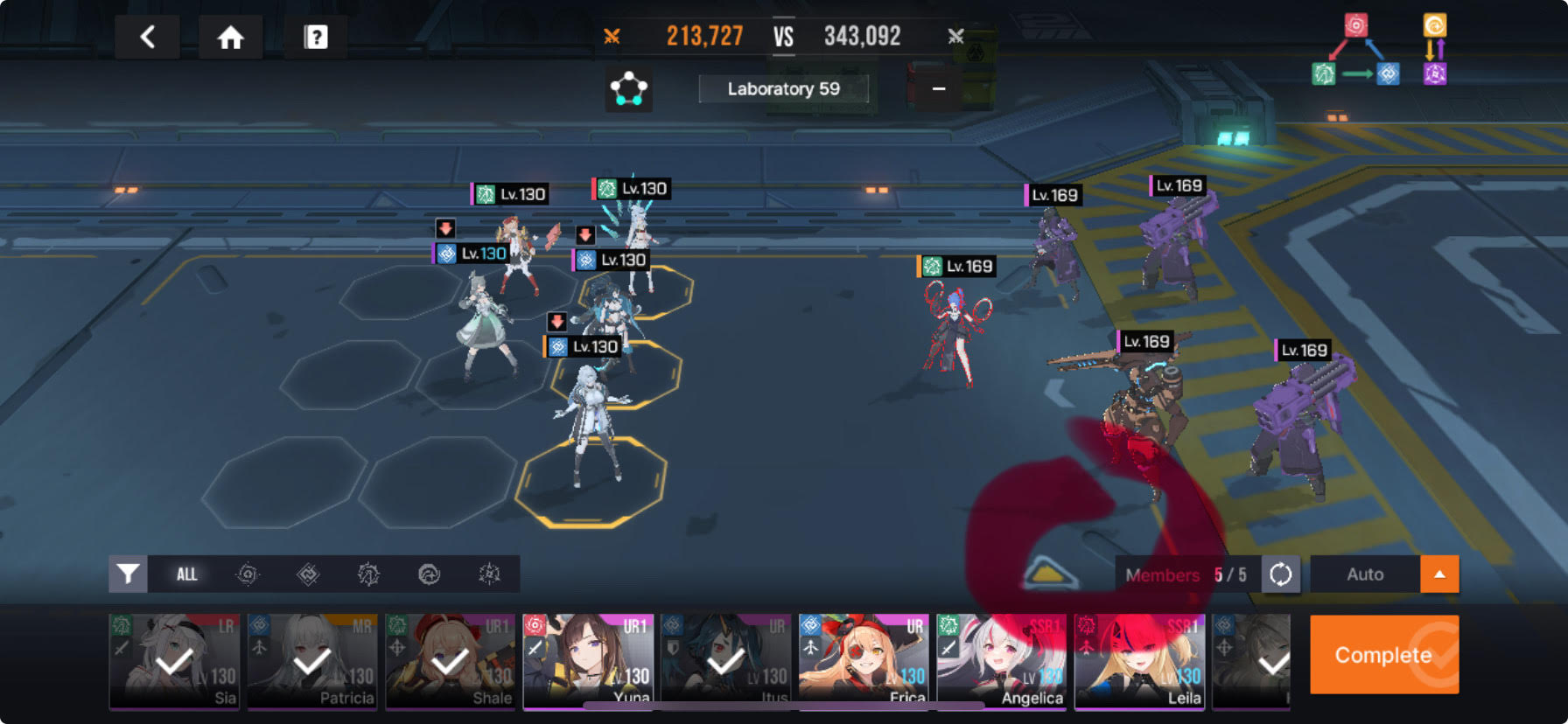Collapse the Laboratory 59 minus button
This screenshot has width=1568, height=724.
938,88
